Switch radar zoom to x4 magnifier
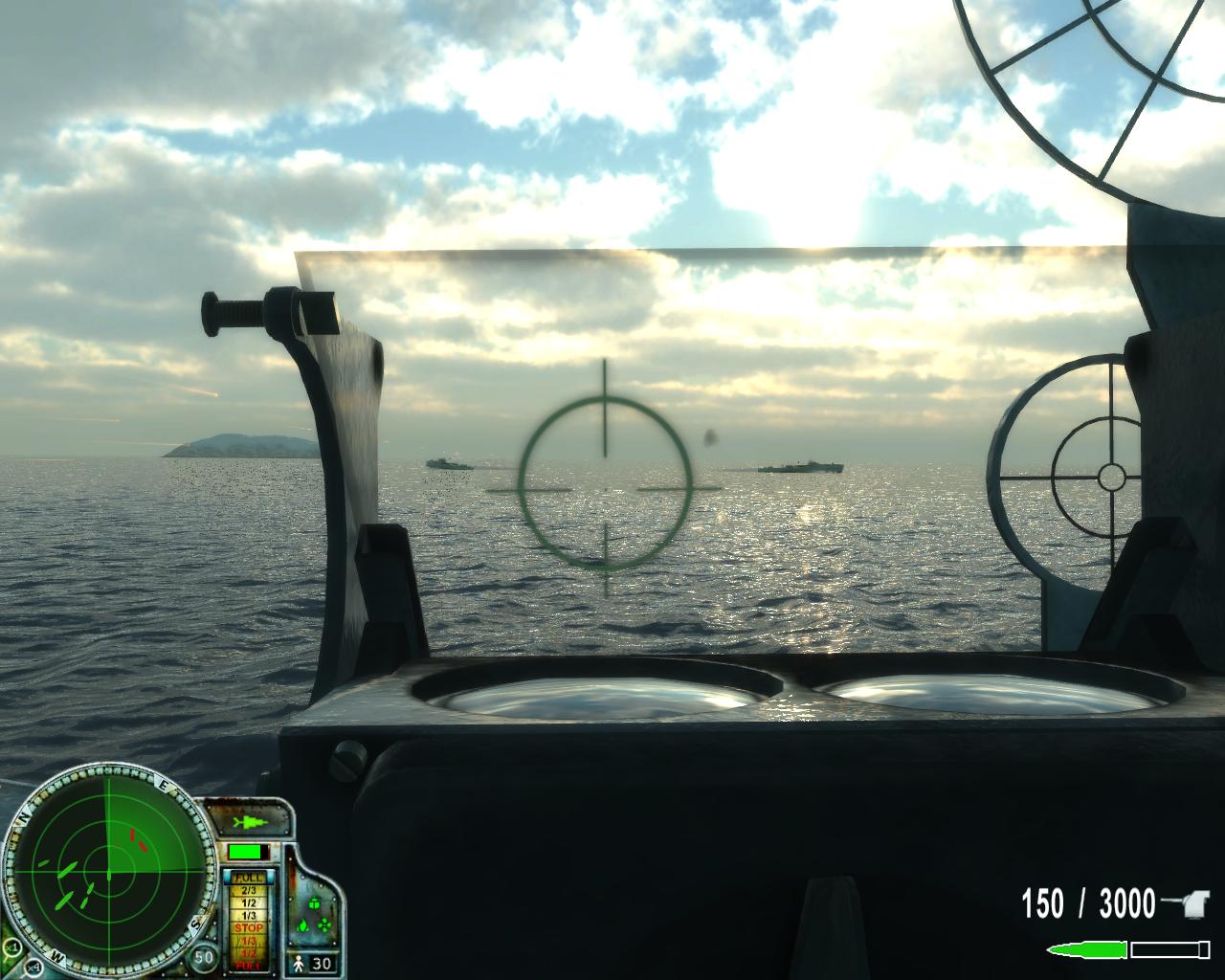1225x980 pixels. coord(34,967)
